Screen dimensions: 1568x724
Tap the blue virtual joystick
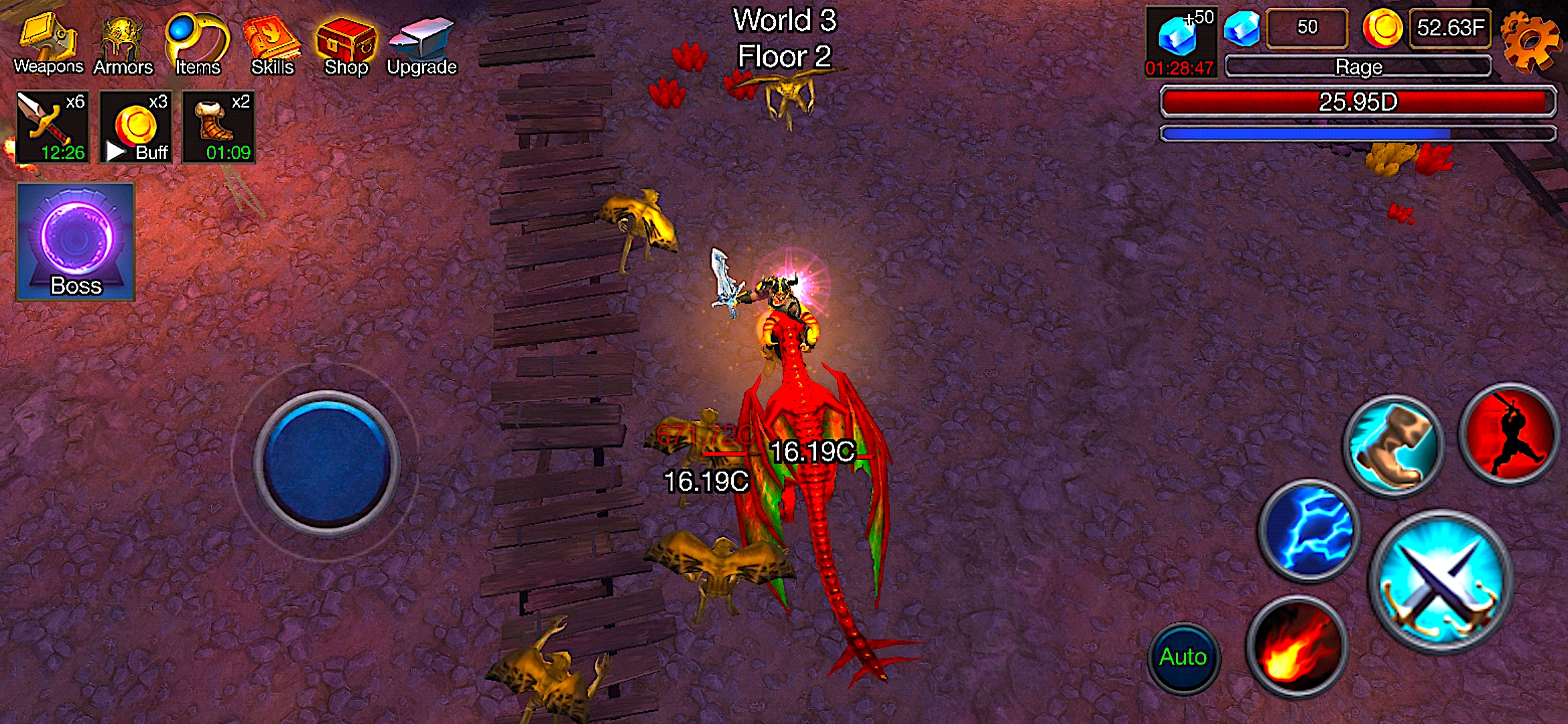tap(326, 463)
